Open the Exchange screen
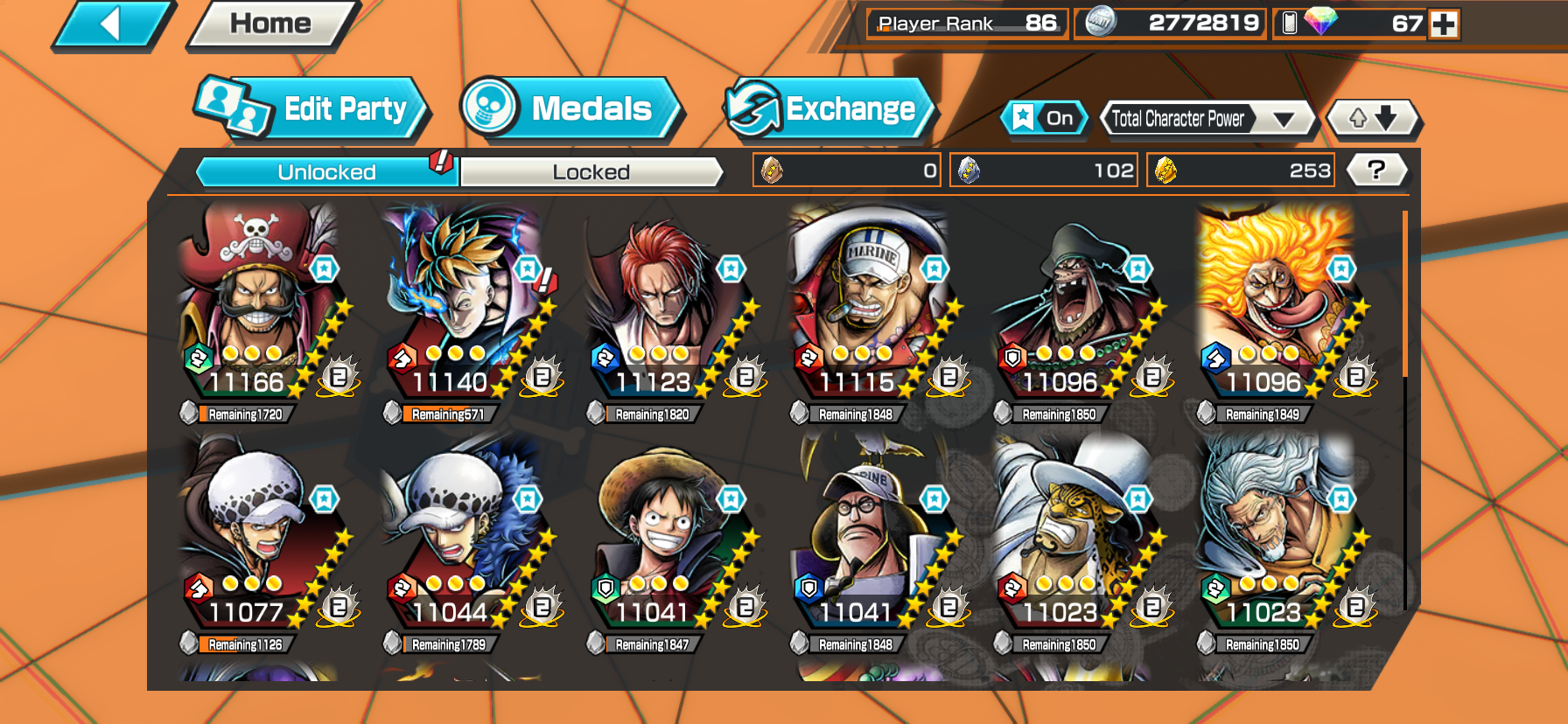 (x=829, y=108)
